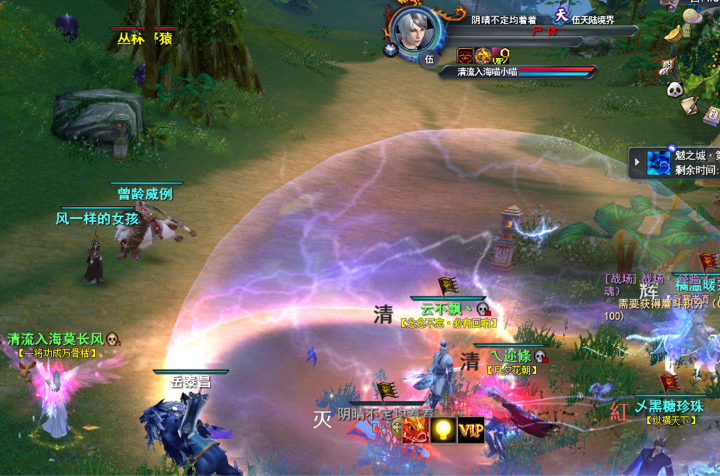Image resolution: width=720 pixels, height=476 pixels.
Task: Click the dark red demon-face buff icon
Action: point(466,56)
